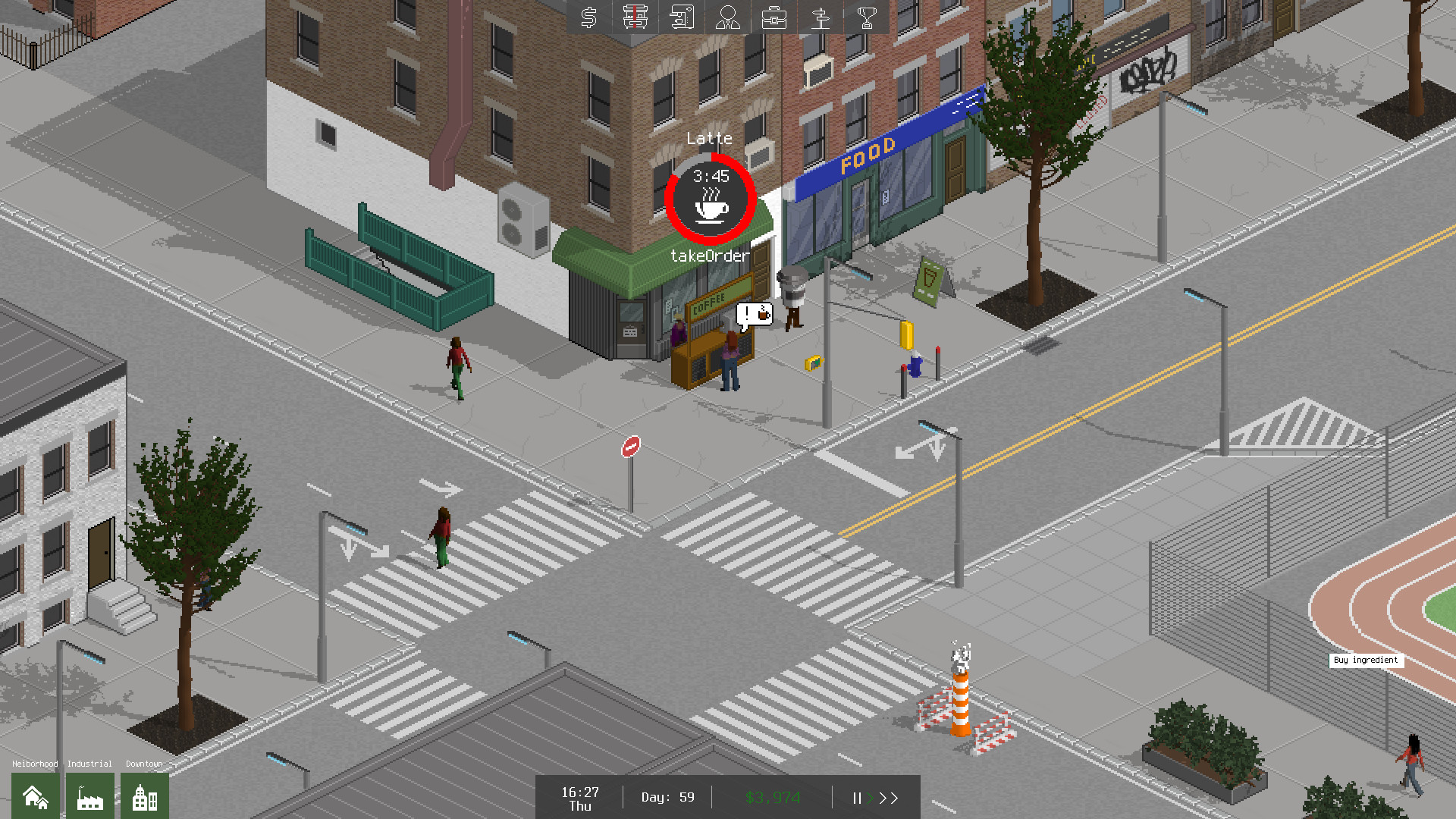Select the coffee stand icon in the toolbar
The width and height of the screenshot is (1456, 819).
point(635,17)
